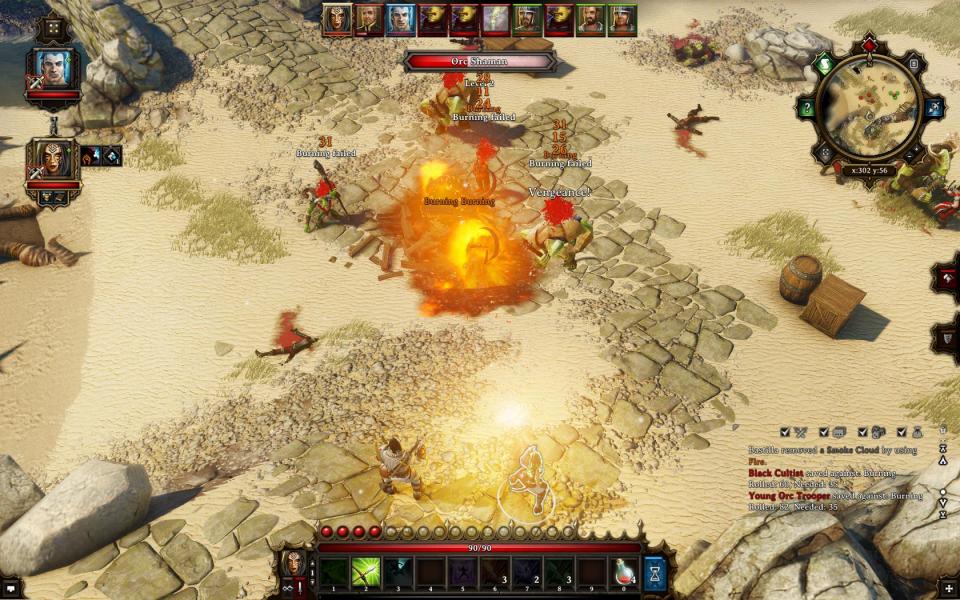960x600 pixels.
Task: Click the green scroll icon beside minimap
Action: (825, 64)
